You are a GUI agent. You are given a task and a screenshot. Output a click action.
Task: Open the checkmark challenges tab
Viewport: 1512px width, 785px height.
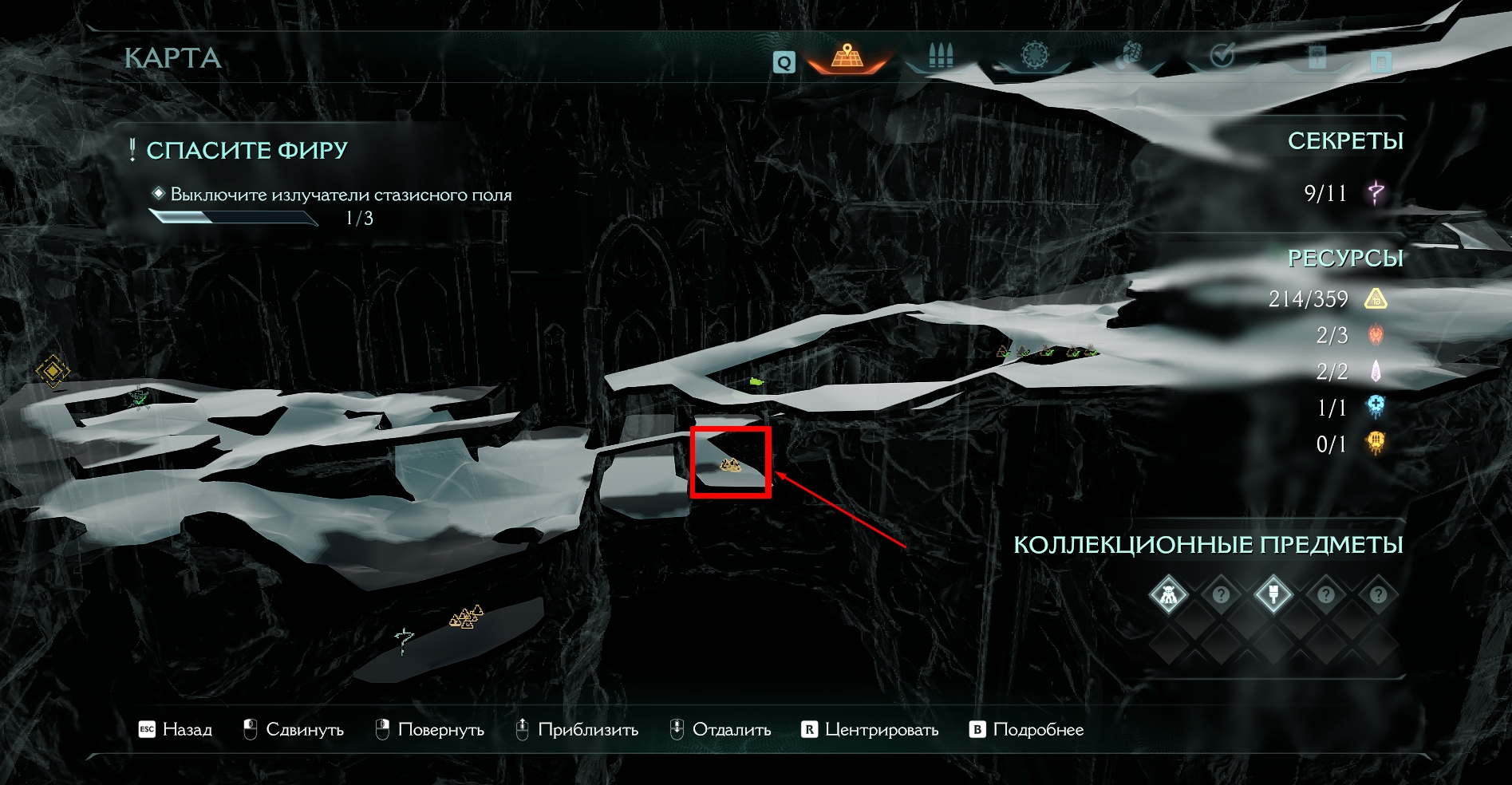point(1222,57)
